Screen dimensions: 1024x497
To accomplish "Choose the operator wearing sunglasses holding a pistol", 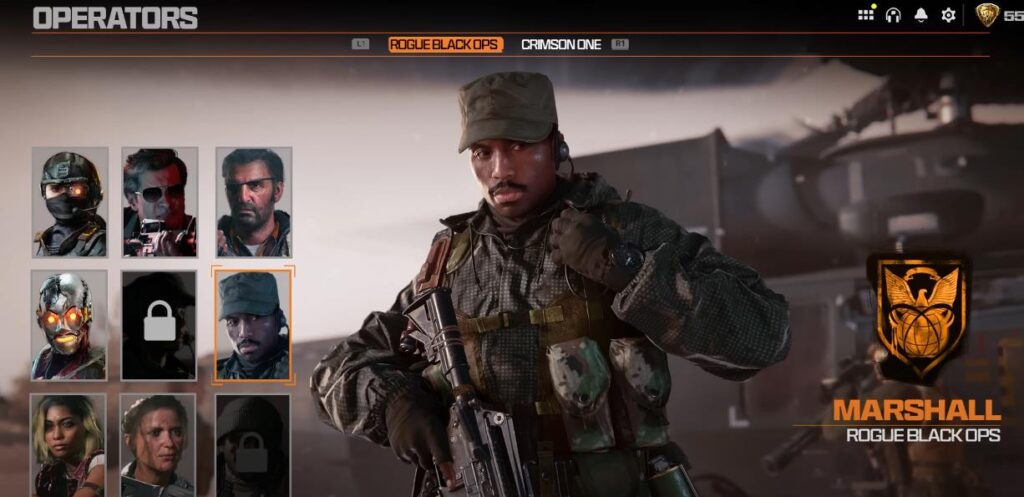I will click(x=160, y=202).
